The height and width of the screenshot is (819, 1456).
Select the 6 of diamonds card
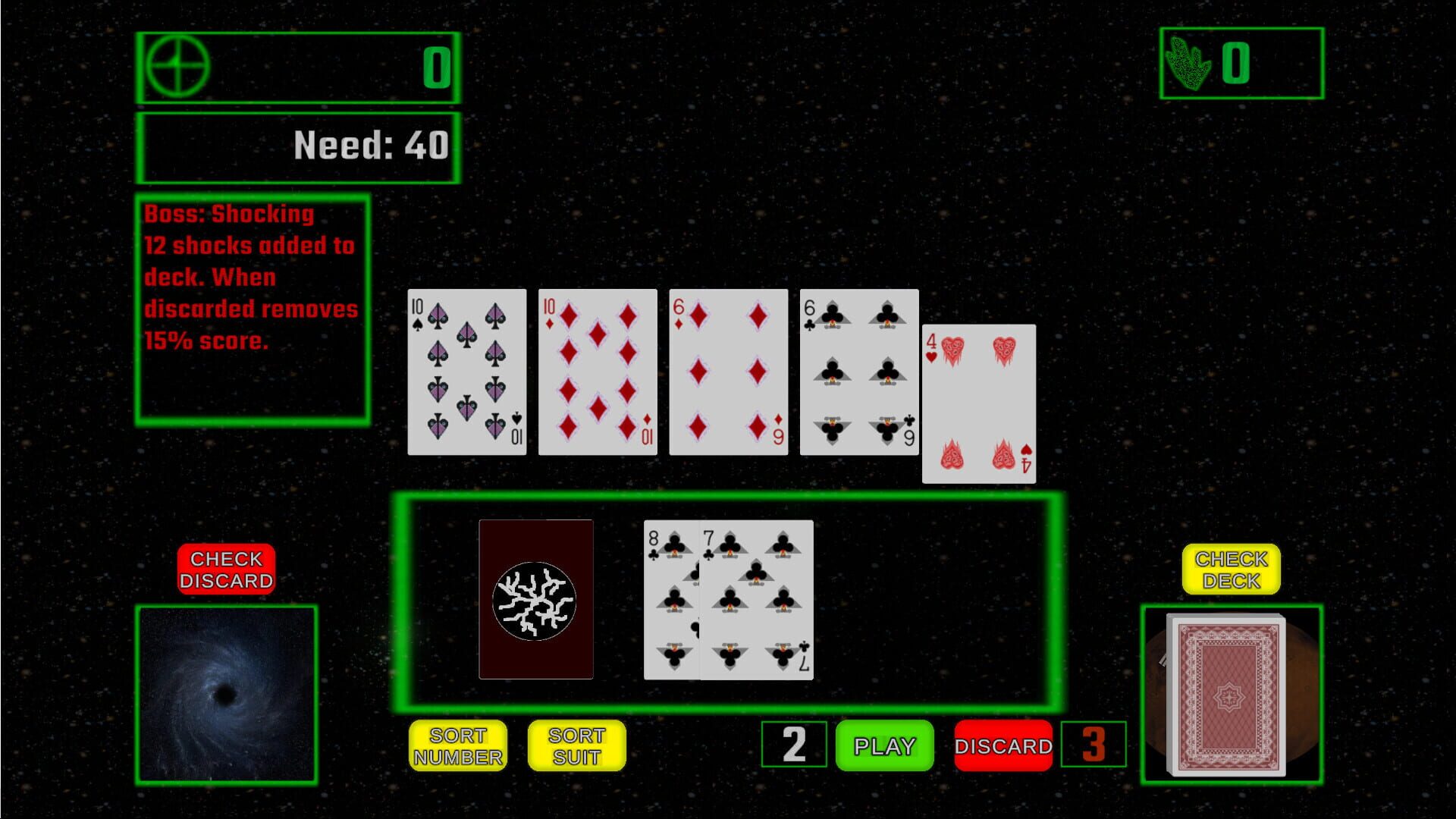(x=728, y=372)
